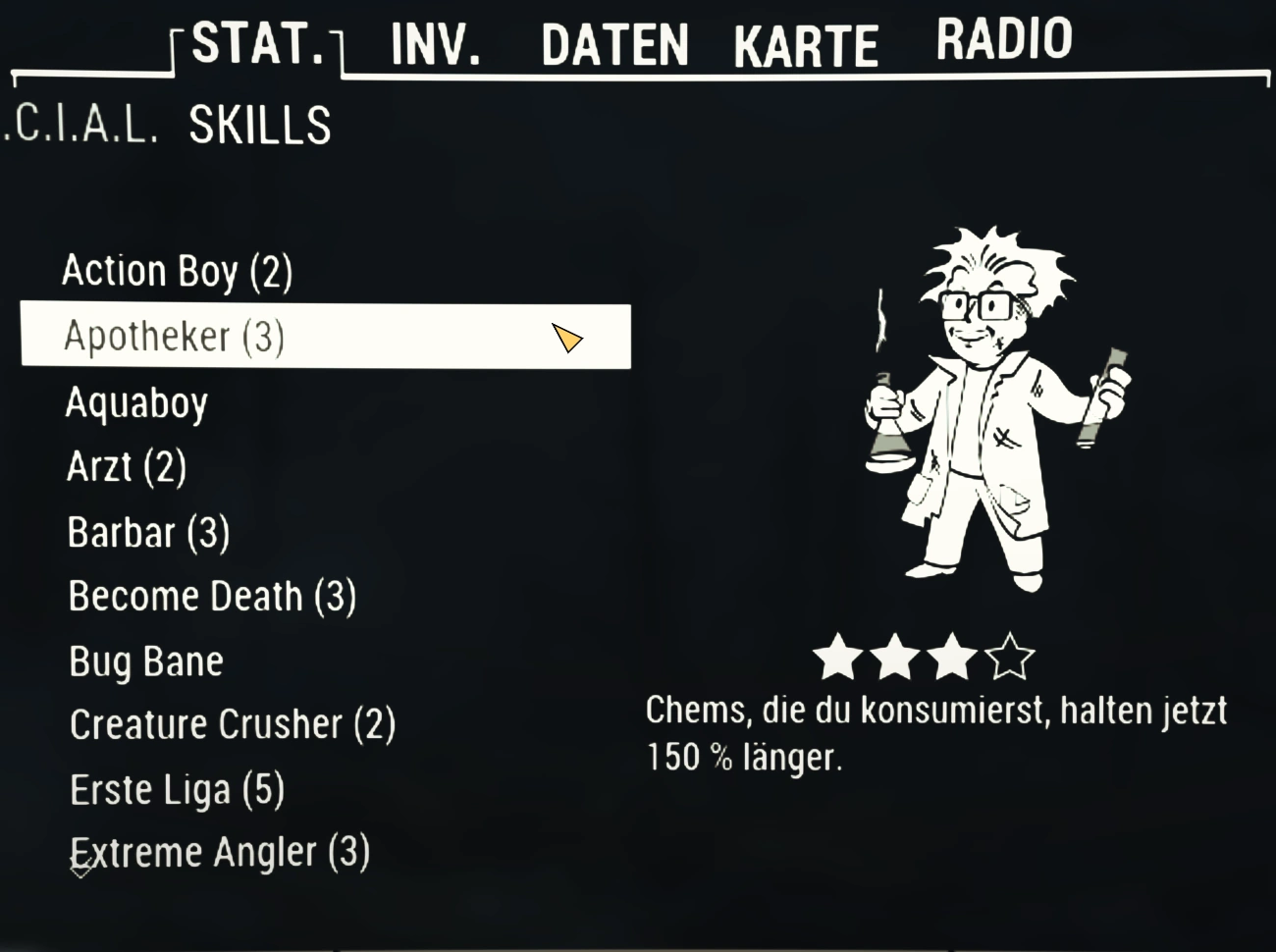Open the S.P.E.C.I.A.L. sub-tab
Viewport: 1276px width, 952px height.
pos(80,126)
